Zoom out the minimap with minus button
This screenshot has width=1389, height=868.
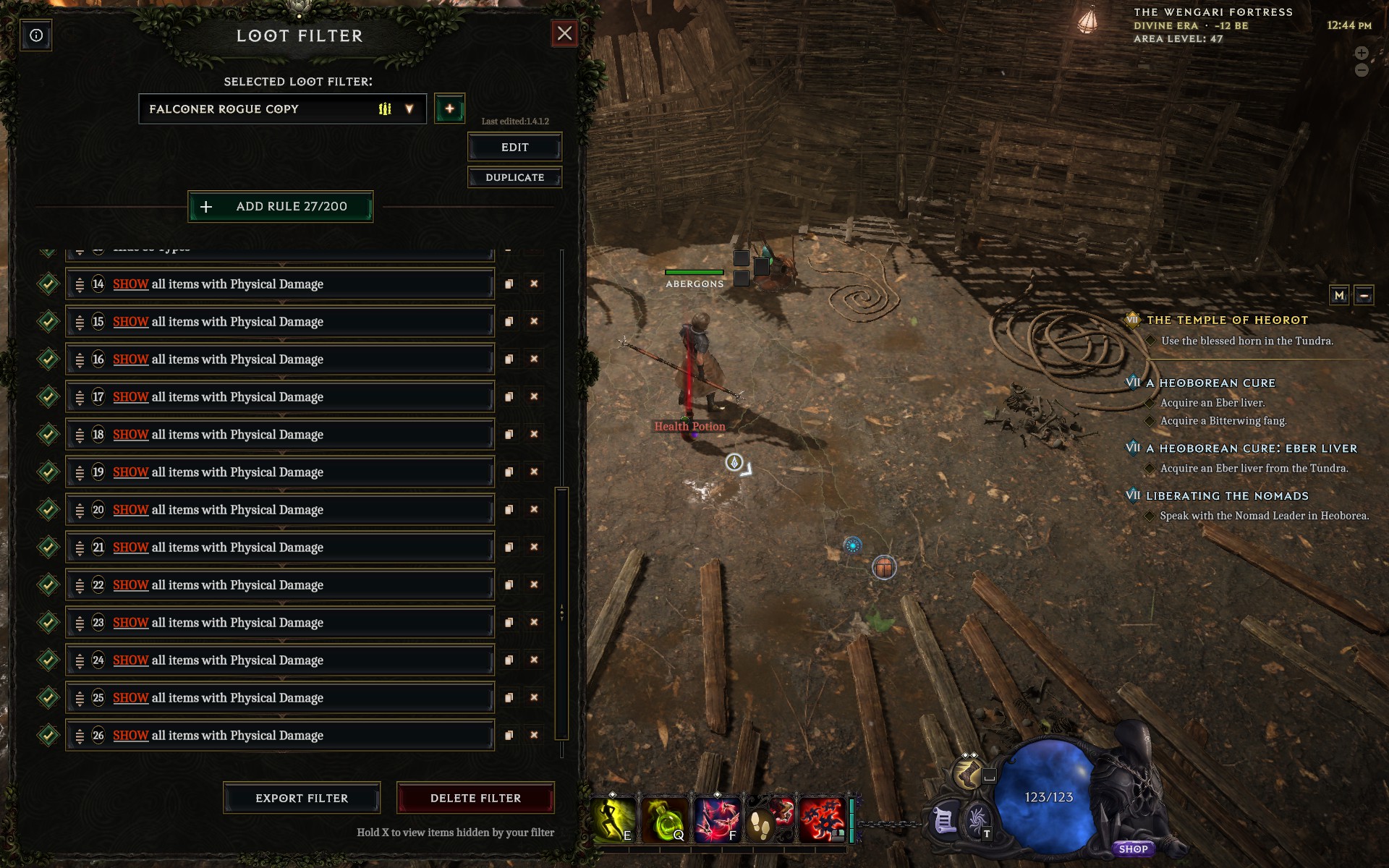pos(1362,70)
